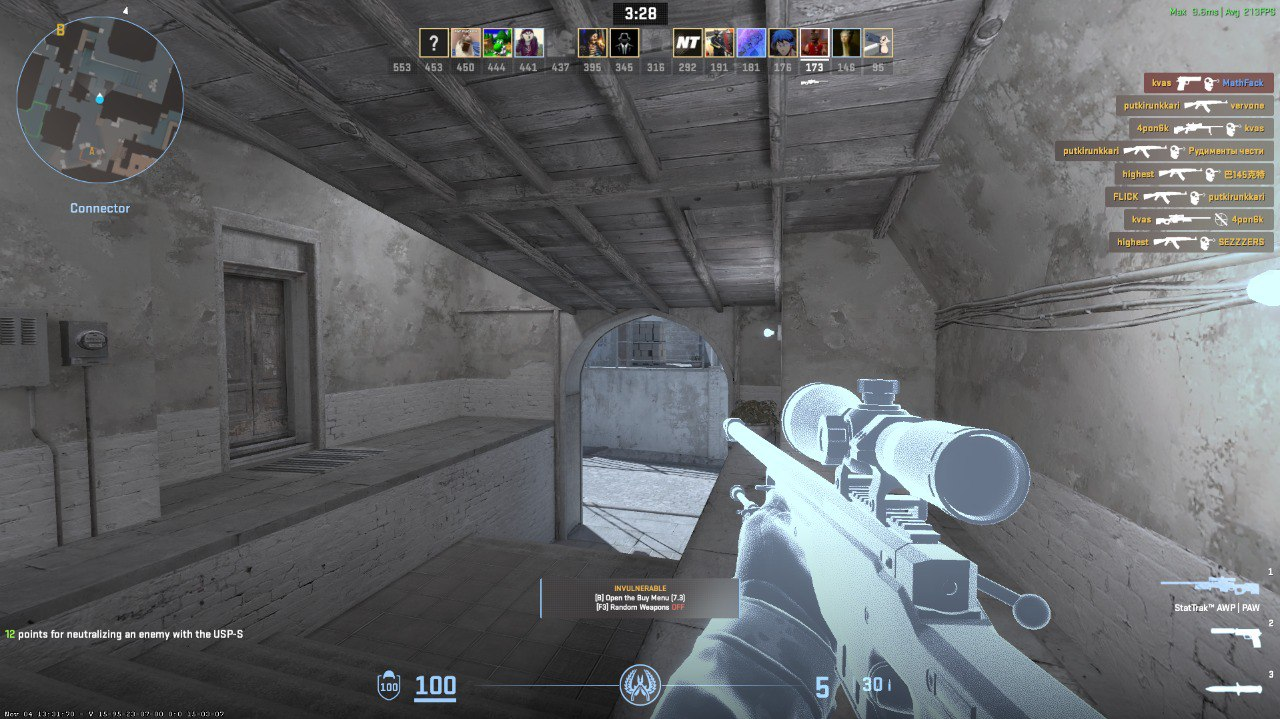1280x719 pixels.
Task: Click the putkirunkkari kills vervone feed entry
Action: tap(1194, 105)
